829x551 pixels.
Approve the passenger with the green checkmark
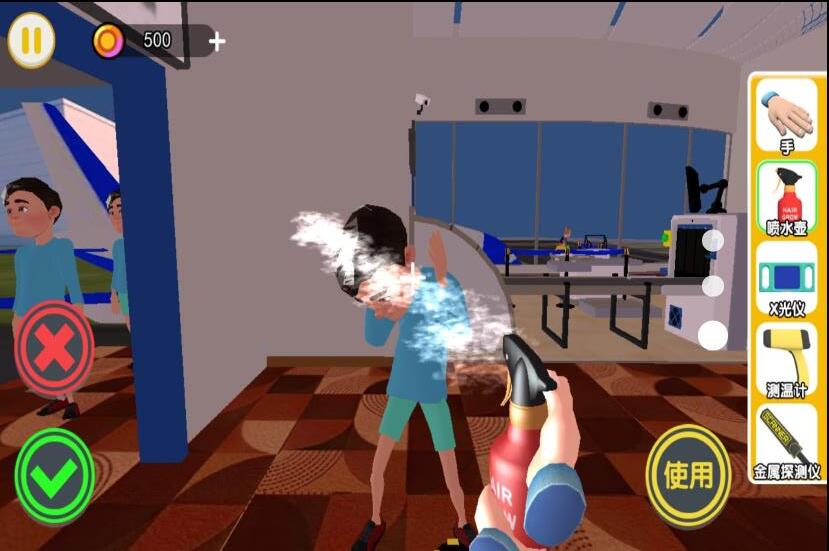(x=54, y=476)
